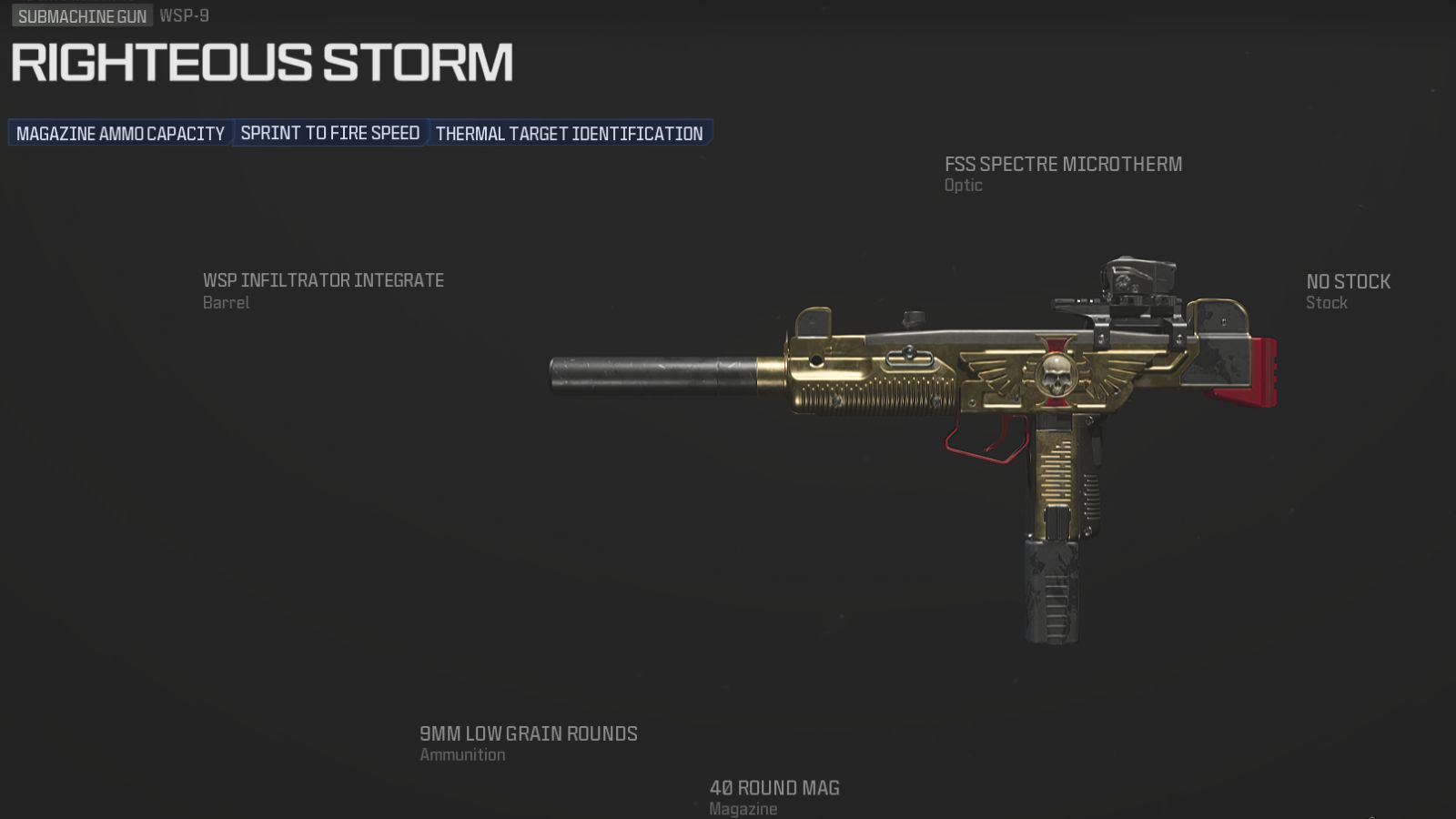This screenshot has height=819, width=1456.
Task: Click the RIGHTEOUS STORM blueprint title
Action: pos(258,62)
